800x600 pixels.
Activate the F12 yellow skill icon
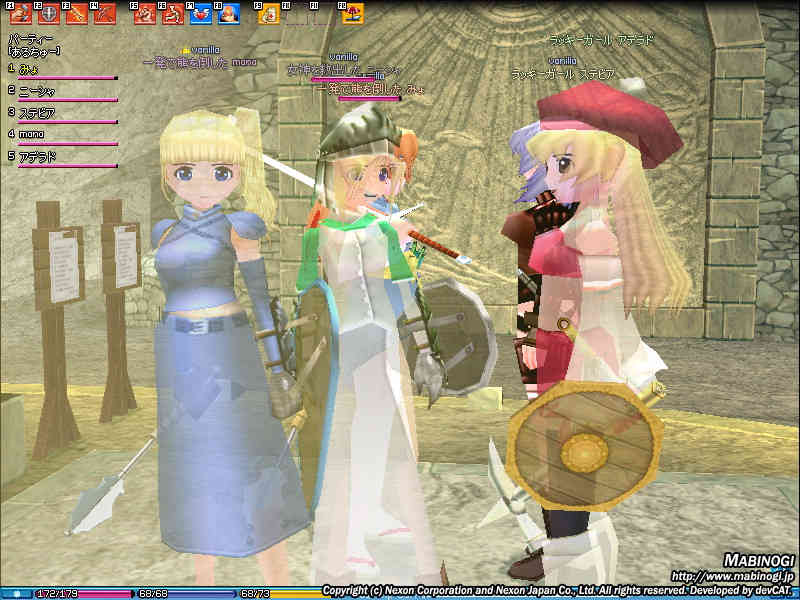pyautogui.click(x=353, y=14)
